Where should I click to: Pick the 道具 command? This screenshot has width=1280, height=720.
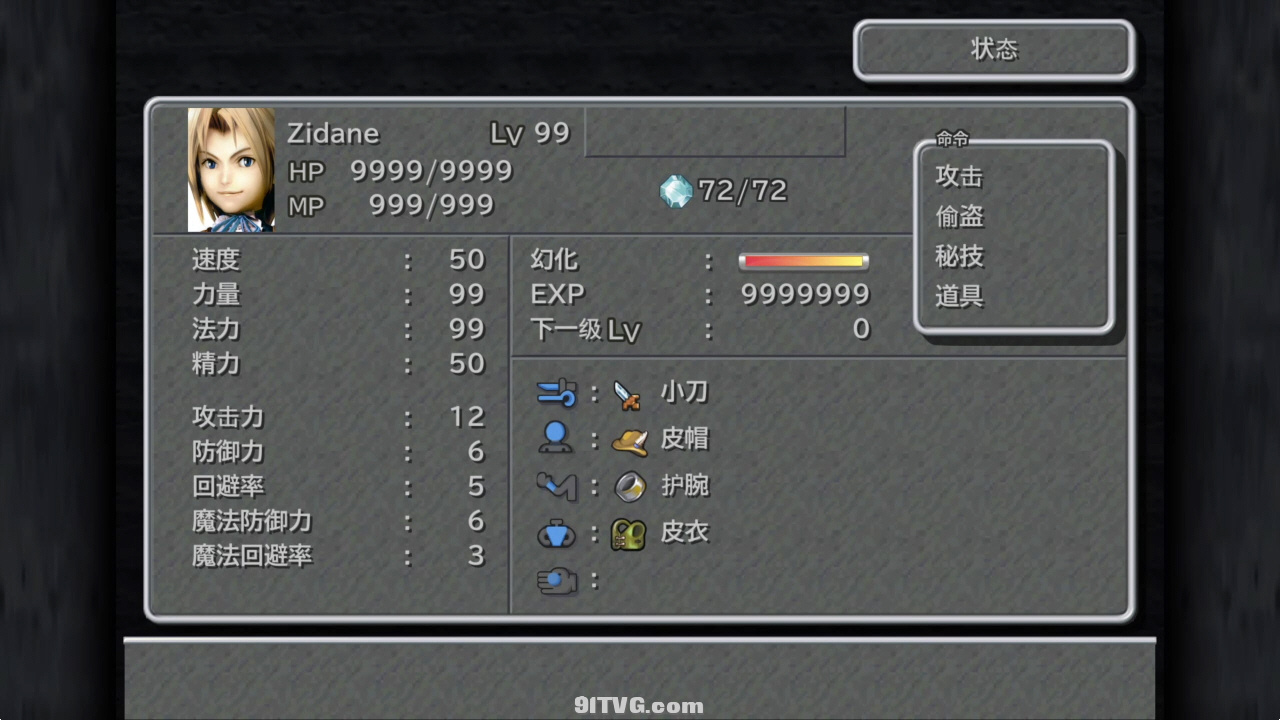tap(959, 297)
